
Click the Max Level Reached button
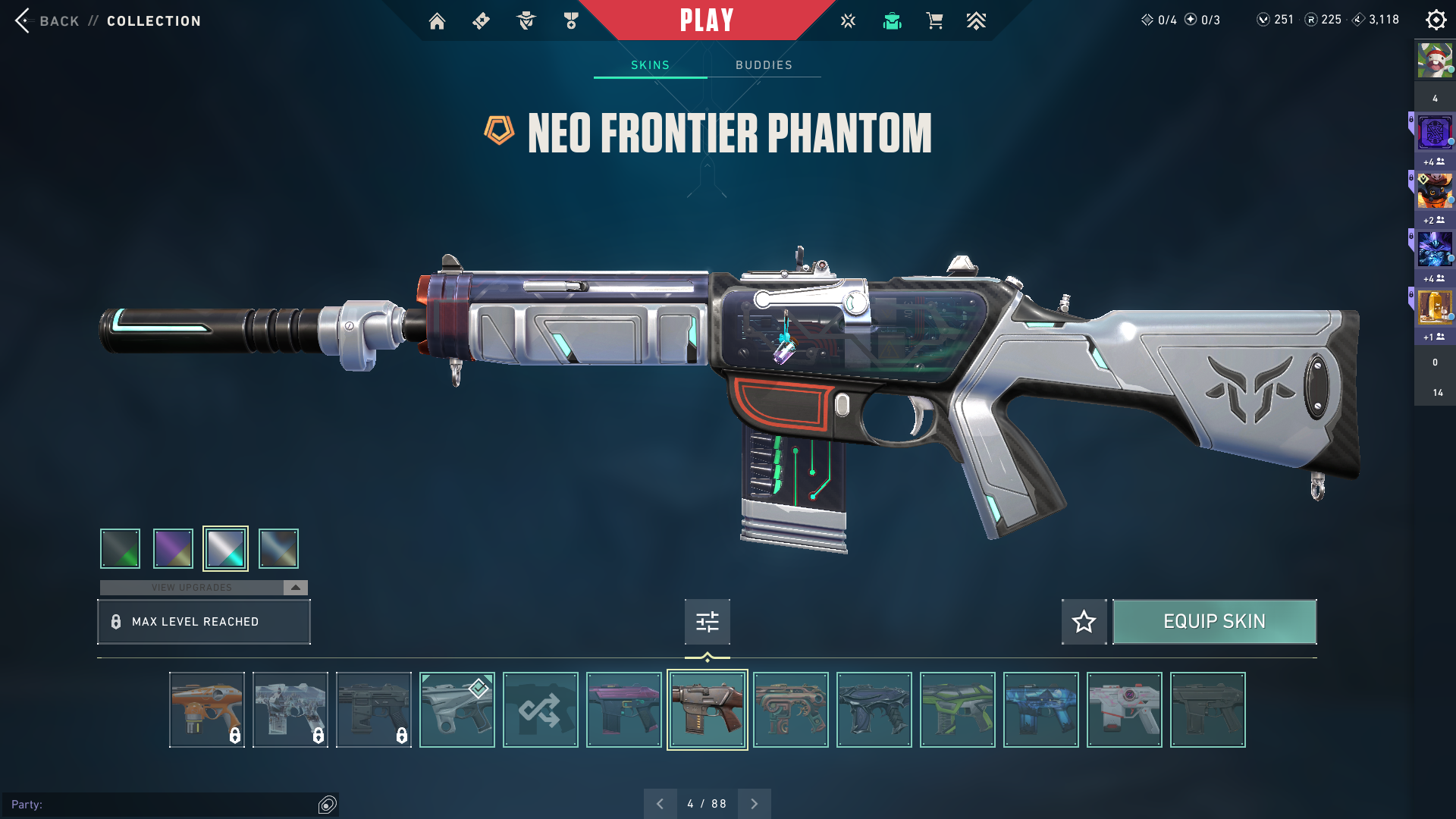tap(204, 622)
